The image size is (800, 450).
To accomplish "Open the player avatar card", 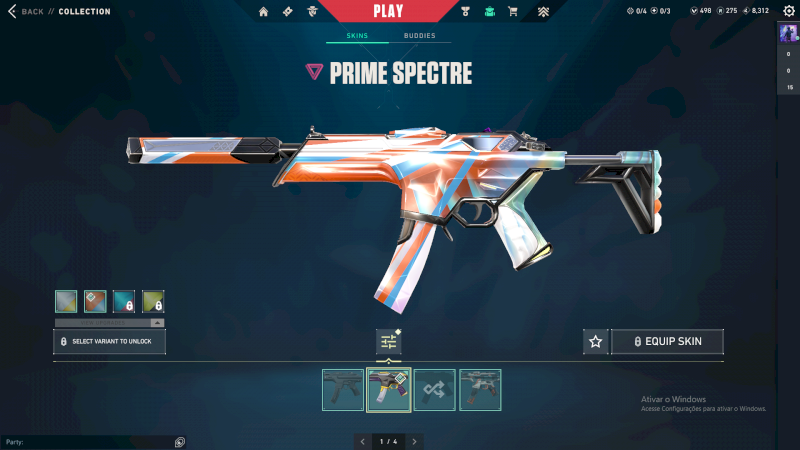I will pos(789,33).
